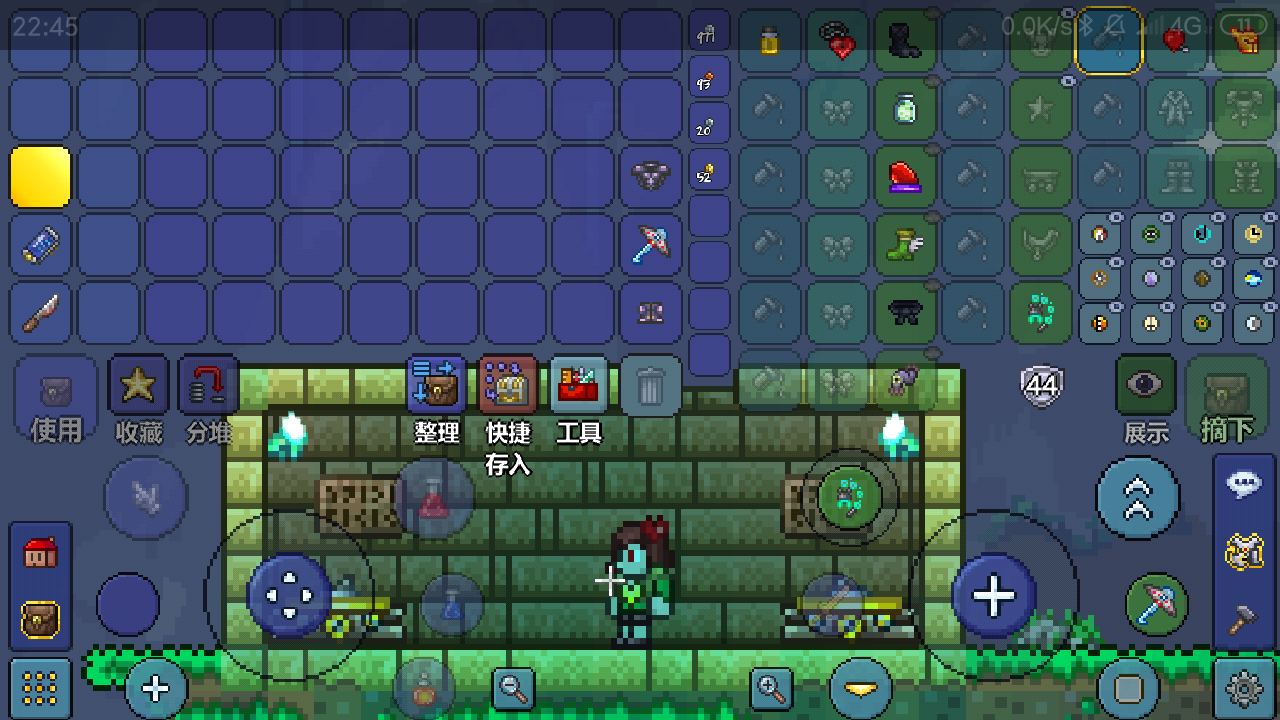
Task: Open chat via speech bubble icon
Action: 1244,486
